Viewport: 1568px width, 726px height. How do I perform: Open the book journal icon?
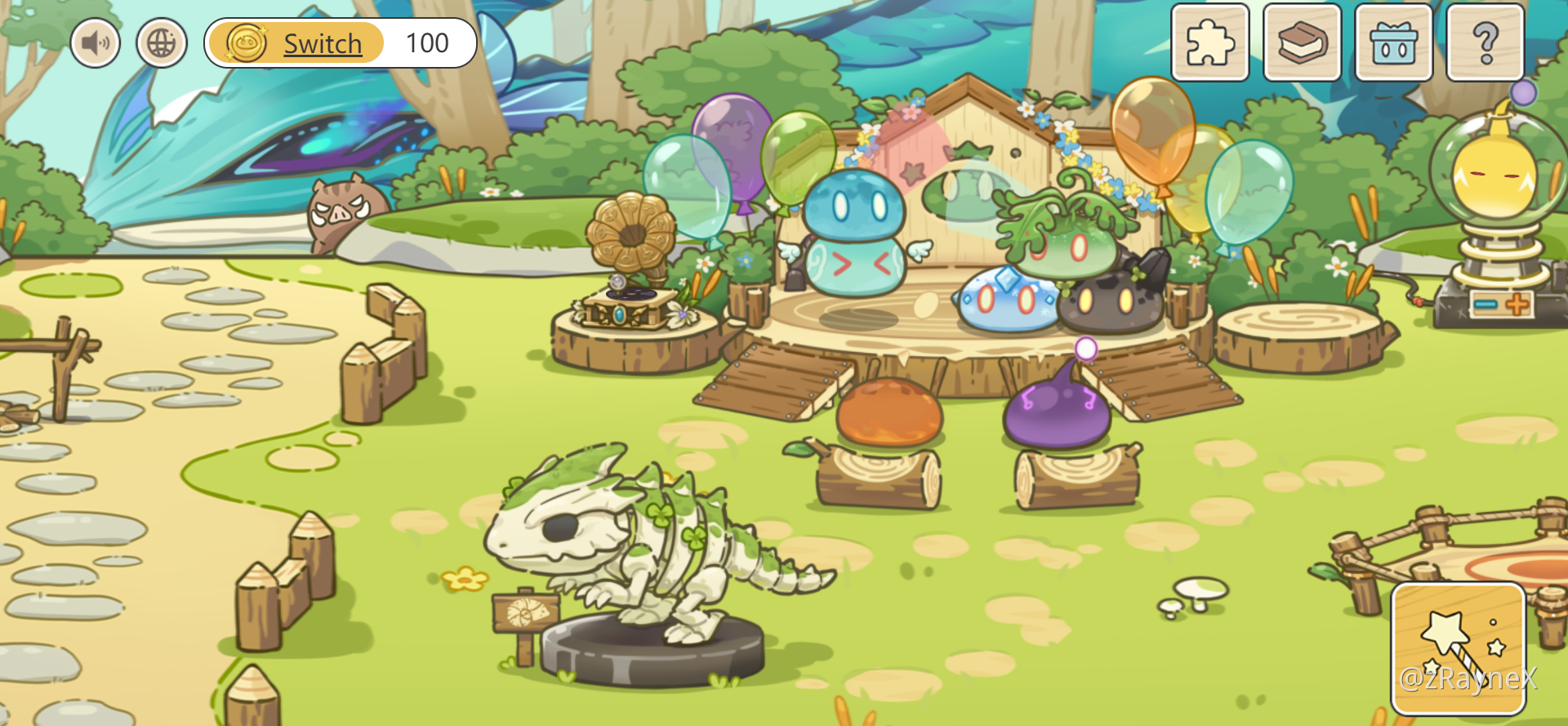click(x=1302, y=42)
